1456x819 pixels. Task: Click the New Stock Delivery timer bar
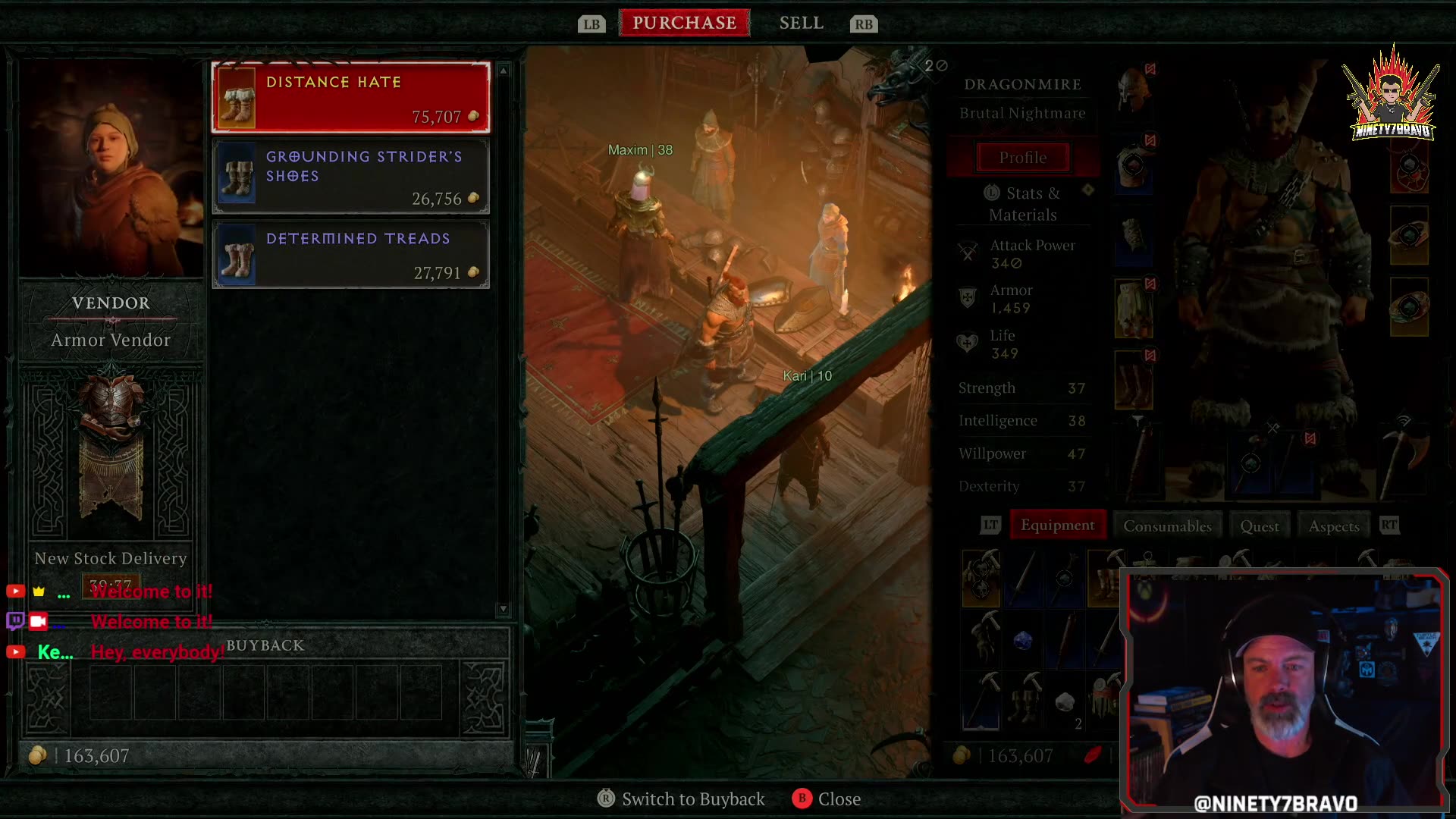[111, 585]
